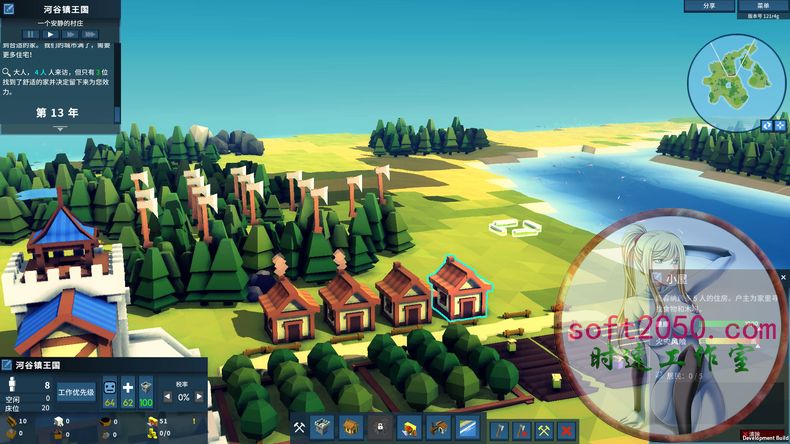Screen dimensions: 790x444
Task: Open the 分享 share button
Action: click(x=709, y=6)
